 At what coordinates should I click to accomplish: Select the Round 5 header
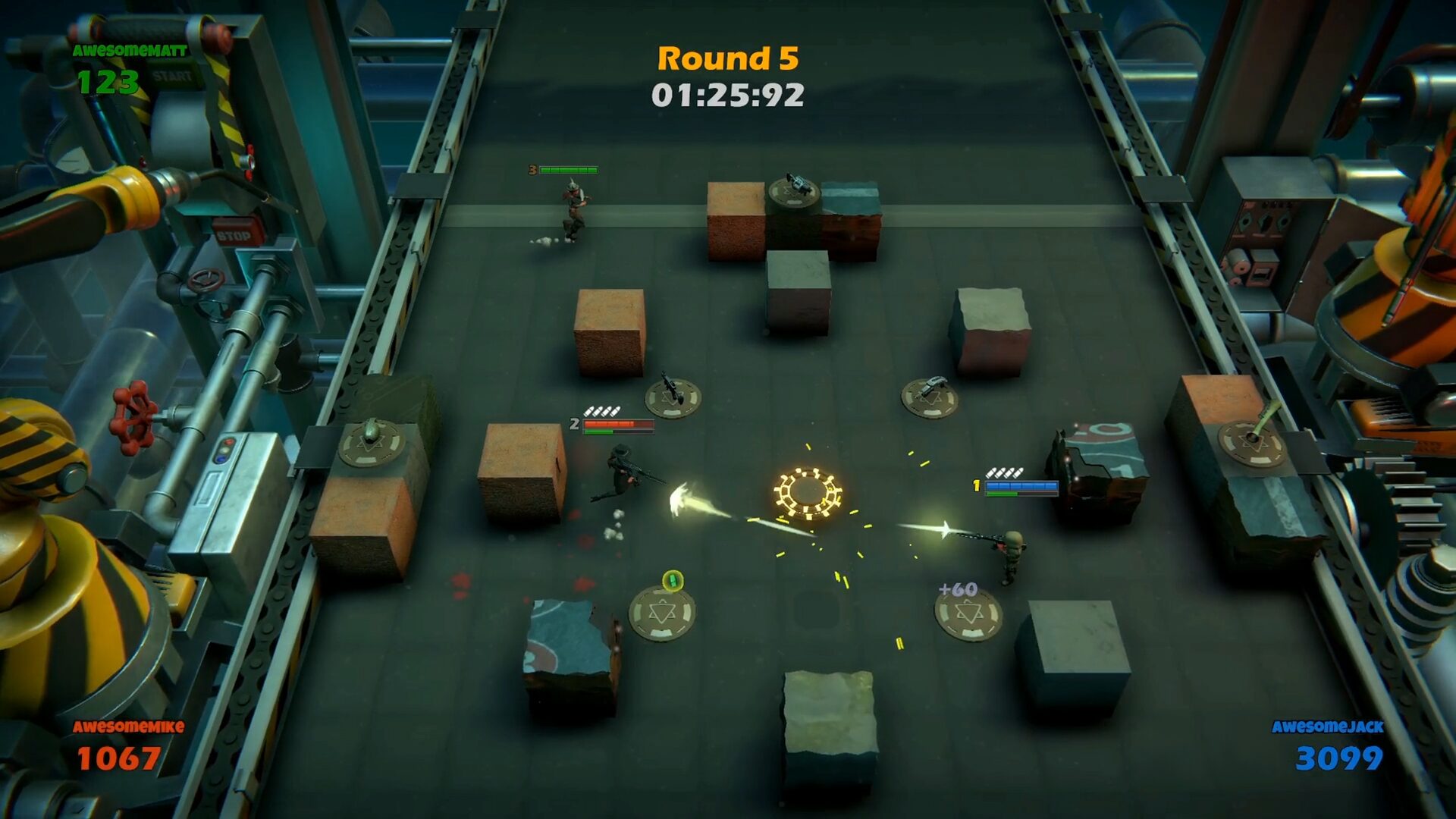727,58
